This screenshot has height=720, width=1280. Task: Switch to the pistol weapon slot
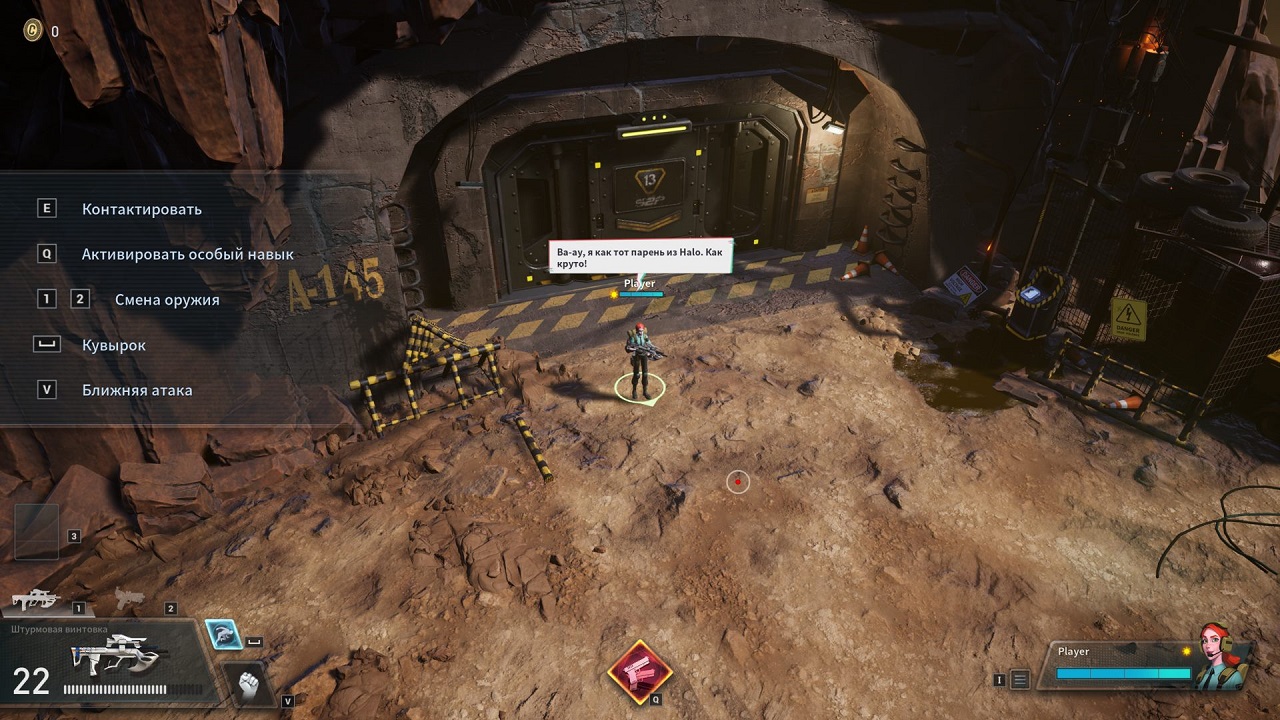point(130,599)
